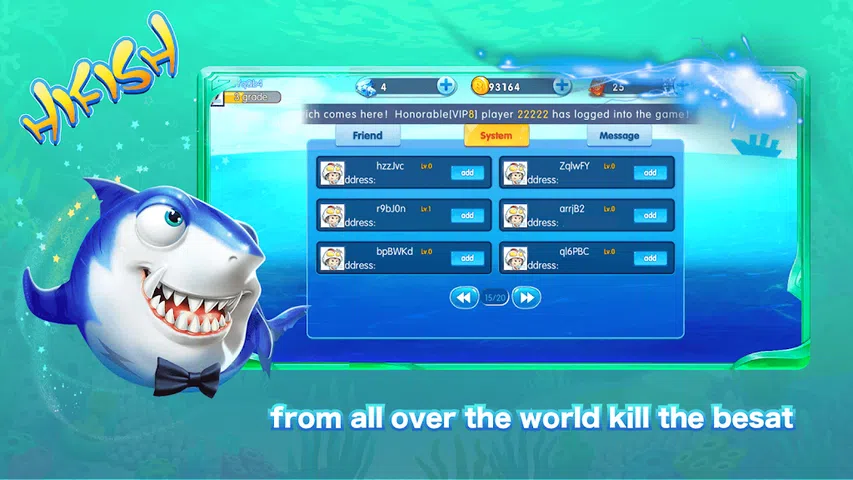Switch to the Friend tab
Image resolution: width=853 pixels, height=480 pixels.
pyautogui.click(x=367, y=136)
